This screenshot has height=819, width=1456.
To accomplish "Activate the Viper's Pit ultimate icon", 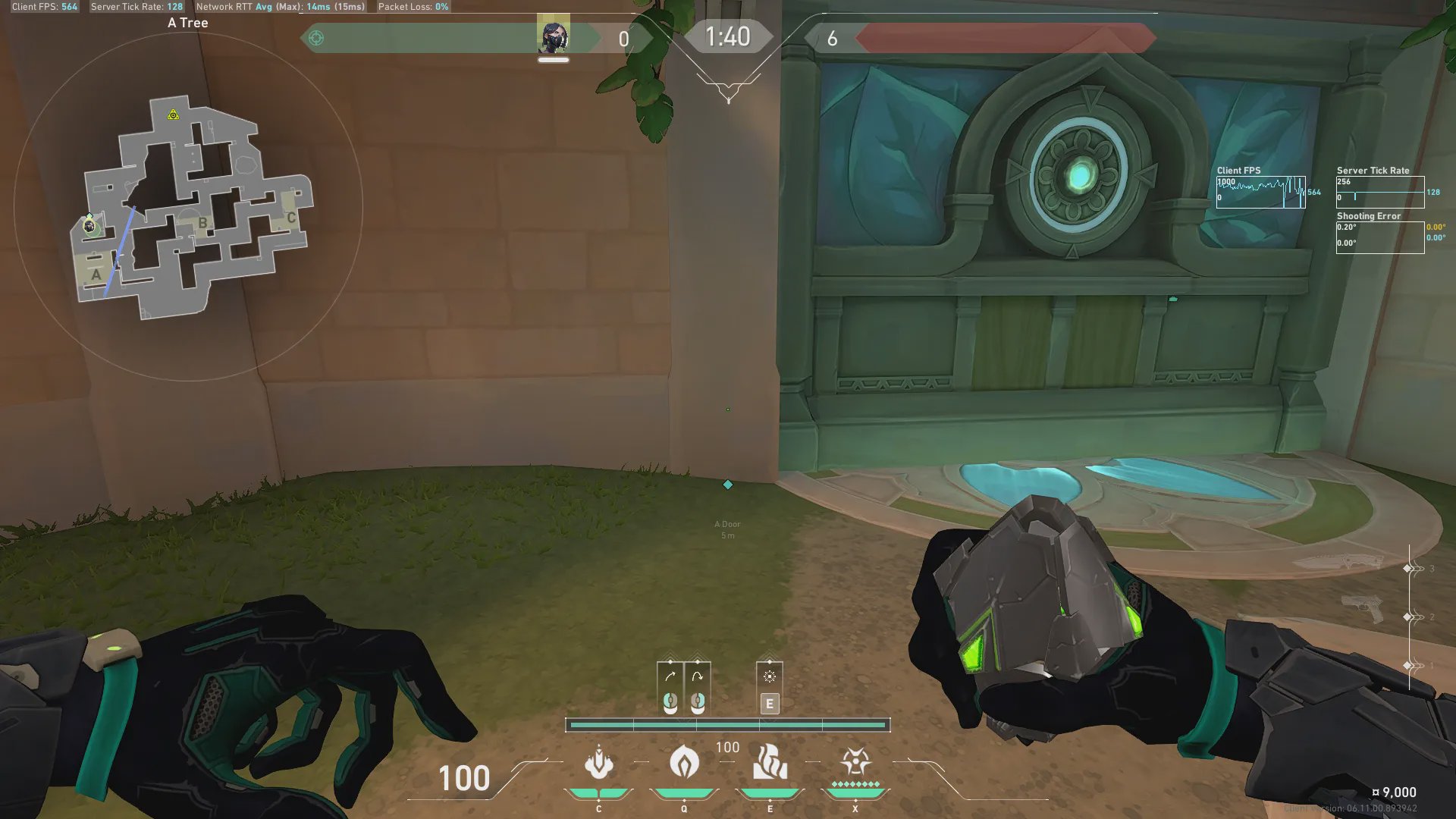I will [x=855, y=761].
